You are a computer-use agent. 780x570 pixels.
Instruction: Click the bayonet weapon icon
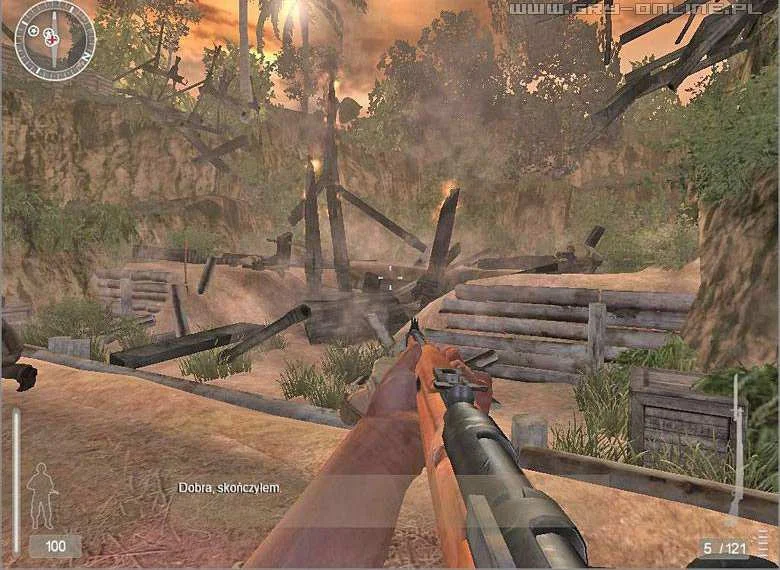coord(737,447)
